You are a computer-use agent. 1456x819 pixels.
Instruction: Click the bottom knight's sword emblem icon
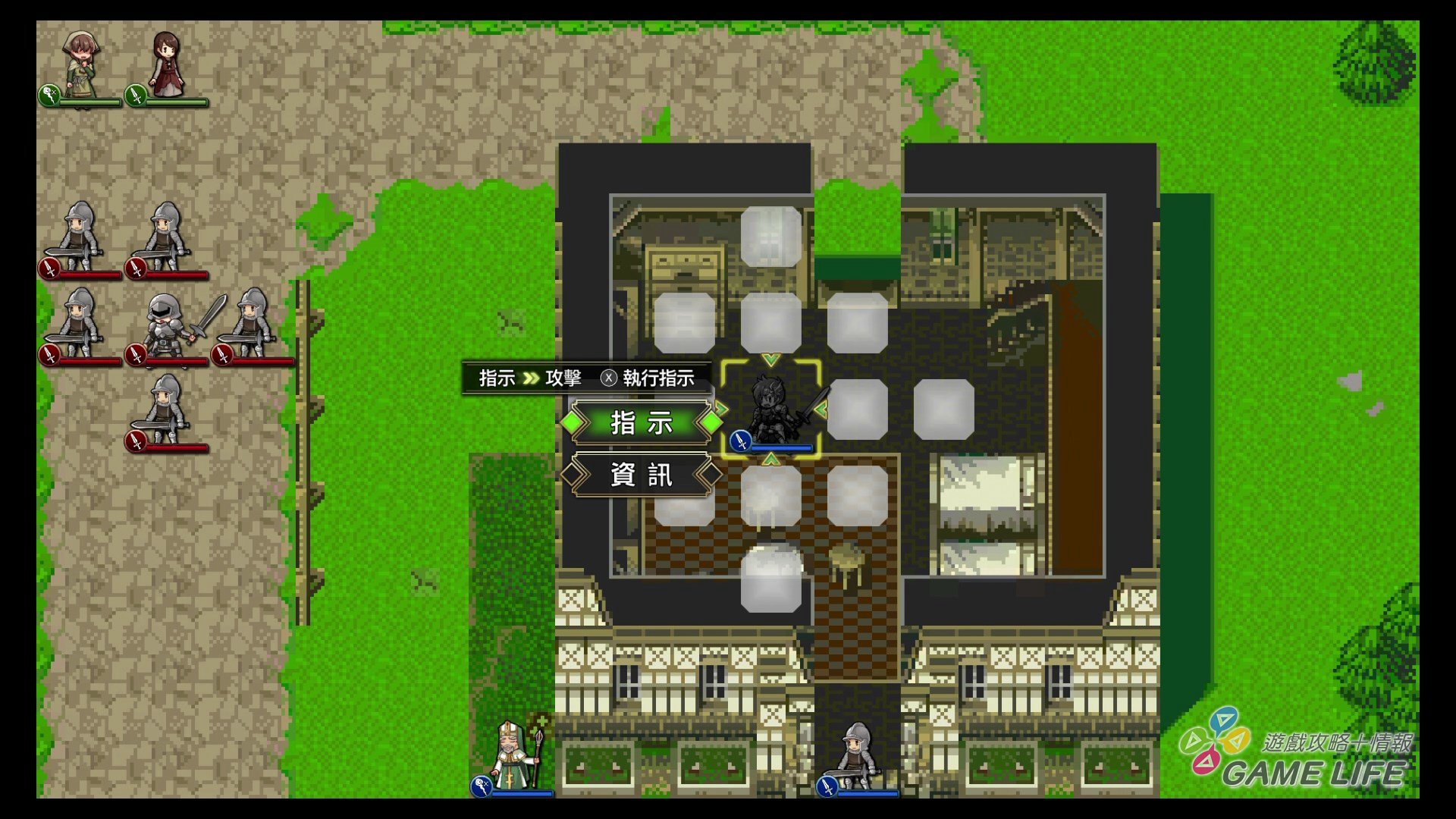click(x=828, y=786)
